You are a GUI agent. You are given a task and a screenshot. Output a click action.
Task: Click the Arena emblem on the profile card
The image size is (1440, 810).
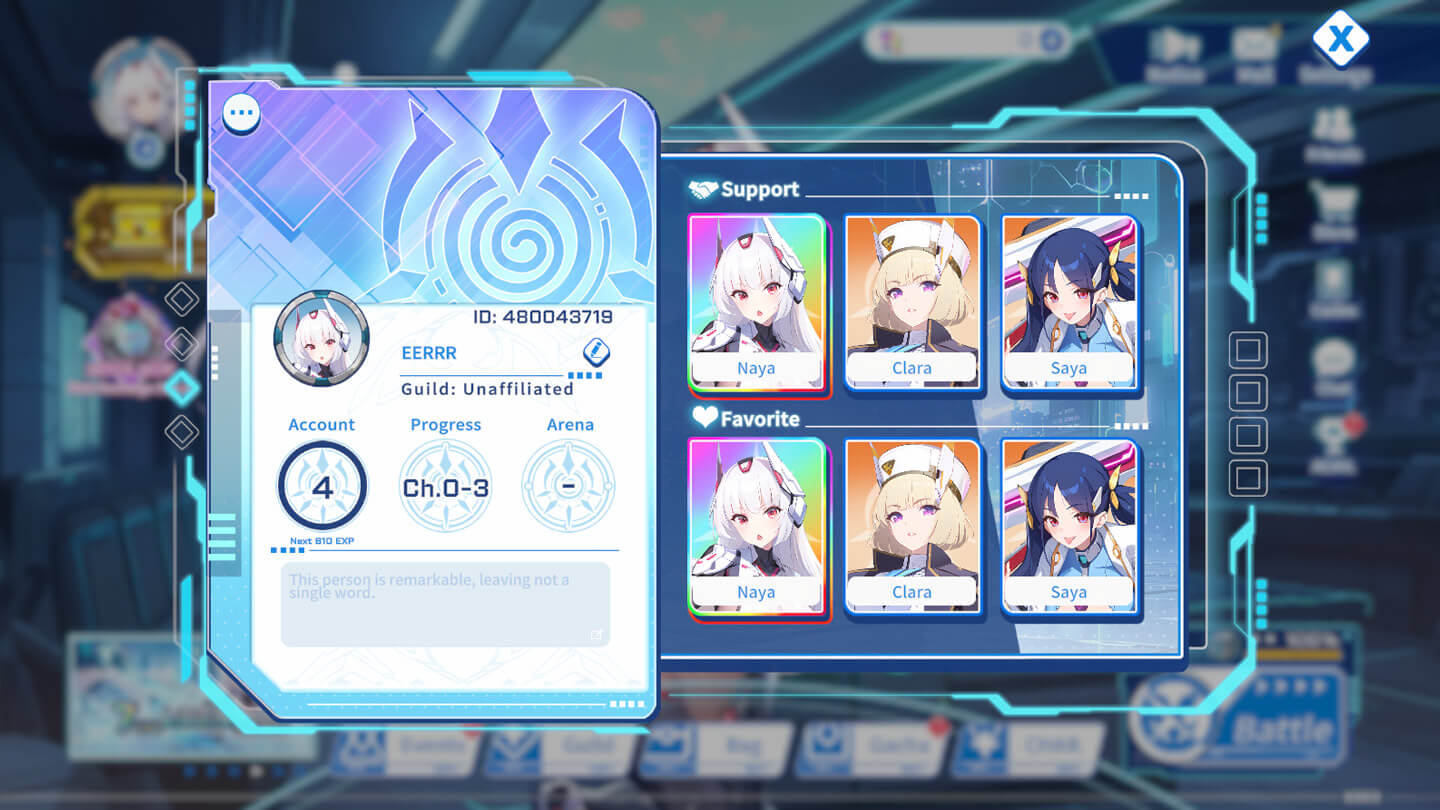point(570,484)
